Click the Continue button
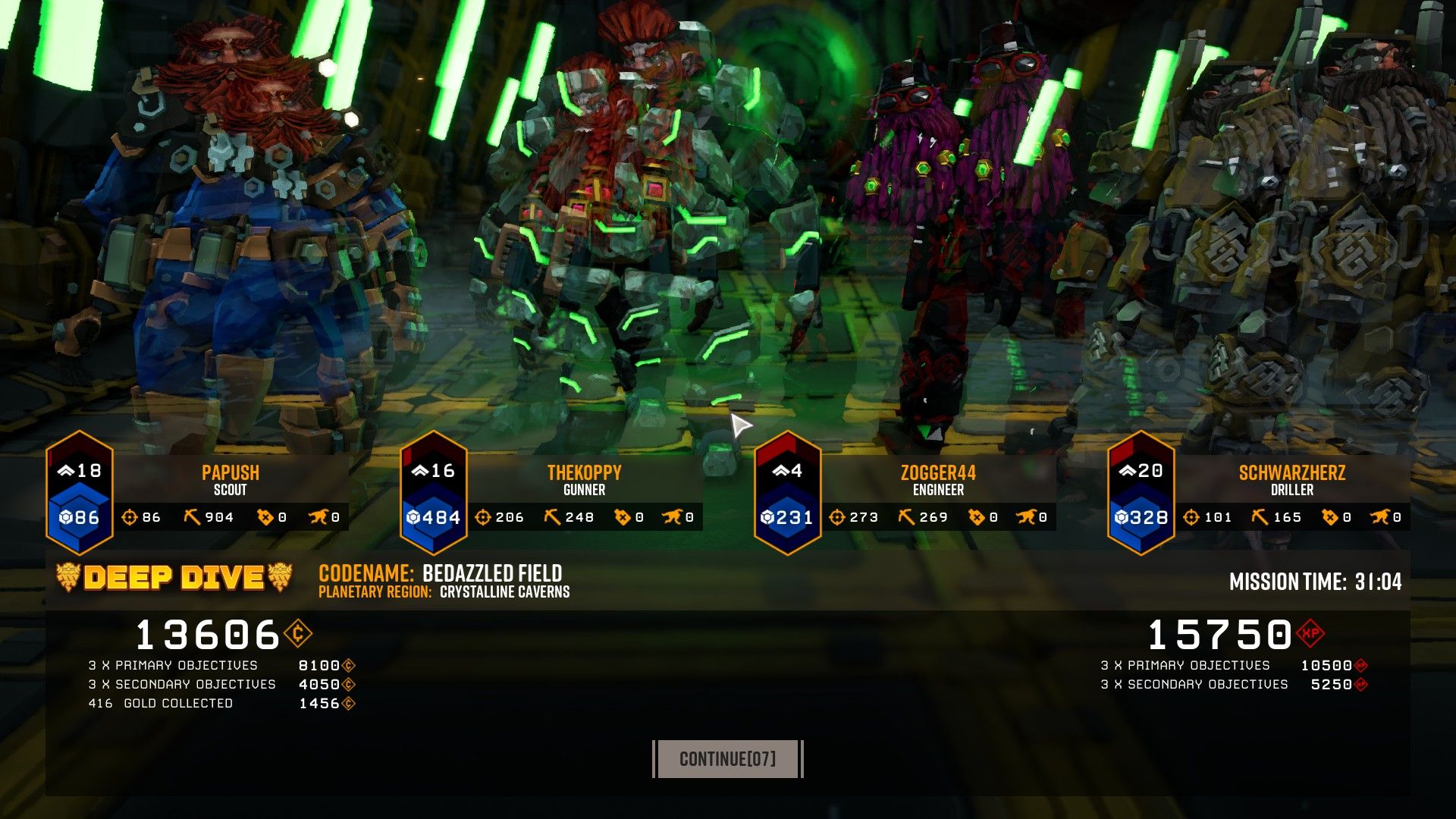Viewport: 1456px width, 819px height. coord(727,758)
